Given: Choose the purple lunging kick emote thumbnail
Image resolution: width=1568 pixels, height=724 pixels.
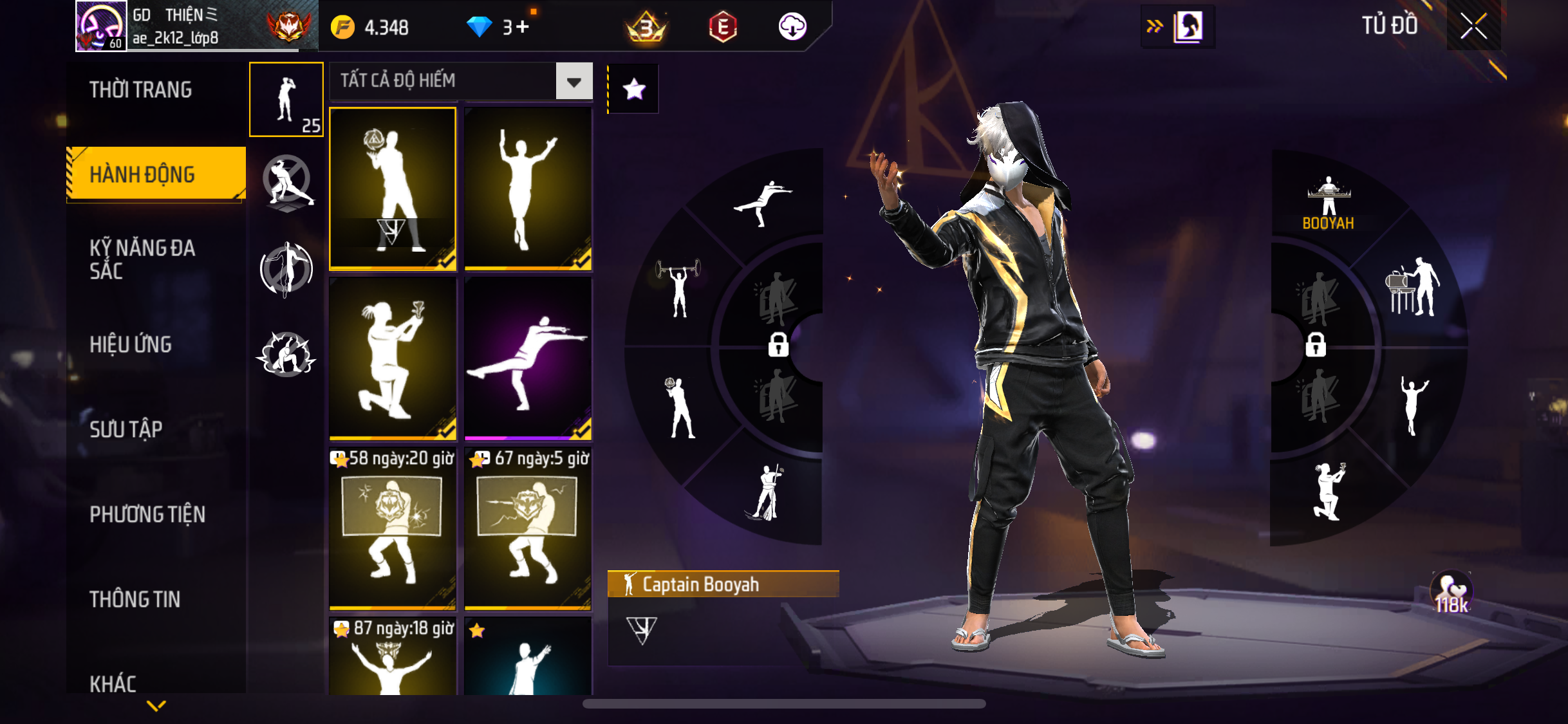Looking at the screenshot, I should (528, 358).
